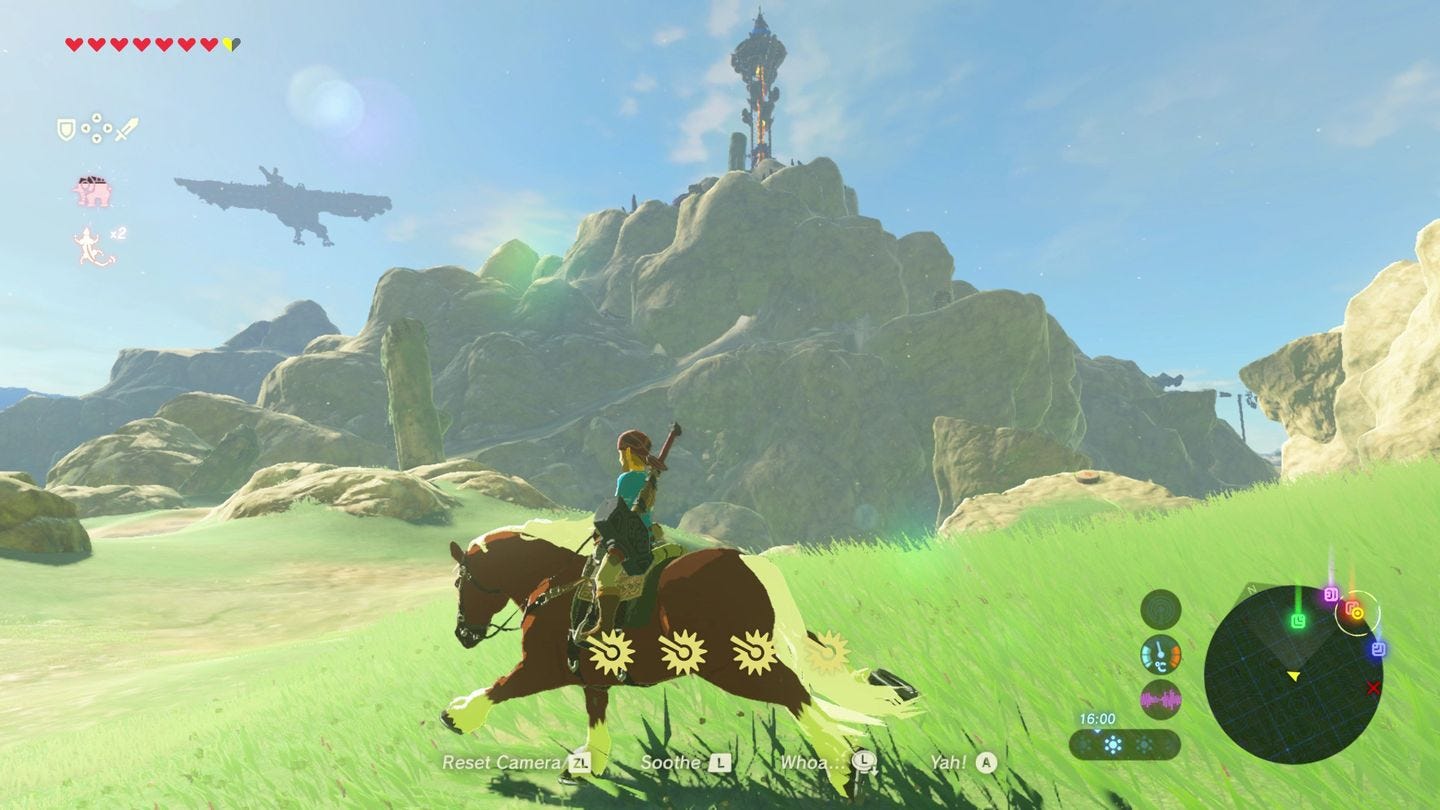Toggle the purple shrine marker above the minimap
Viewport: 1440px width, 810px height.
(x=1331, y=592)
